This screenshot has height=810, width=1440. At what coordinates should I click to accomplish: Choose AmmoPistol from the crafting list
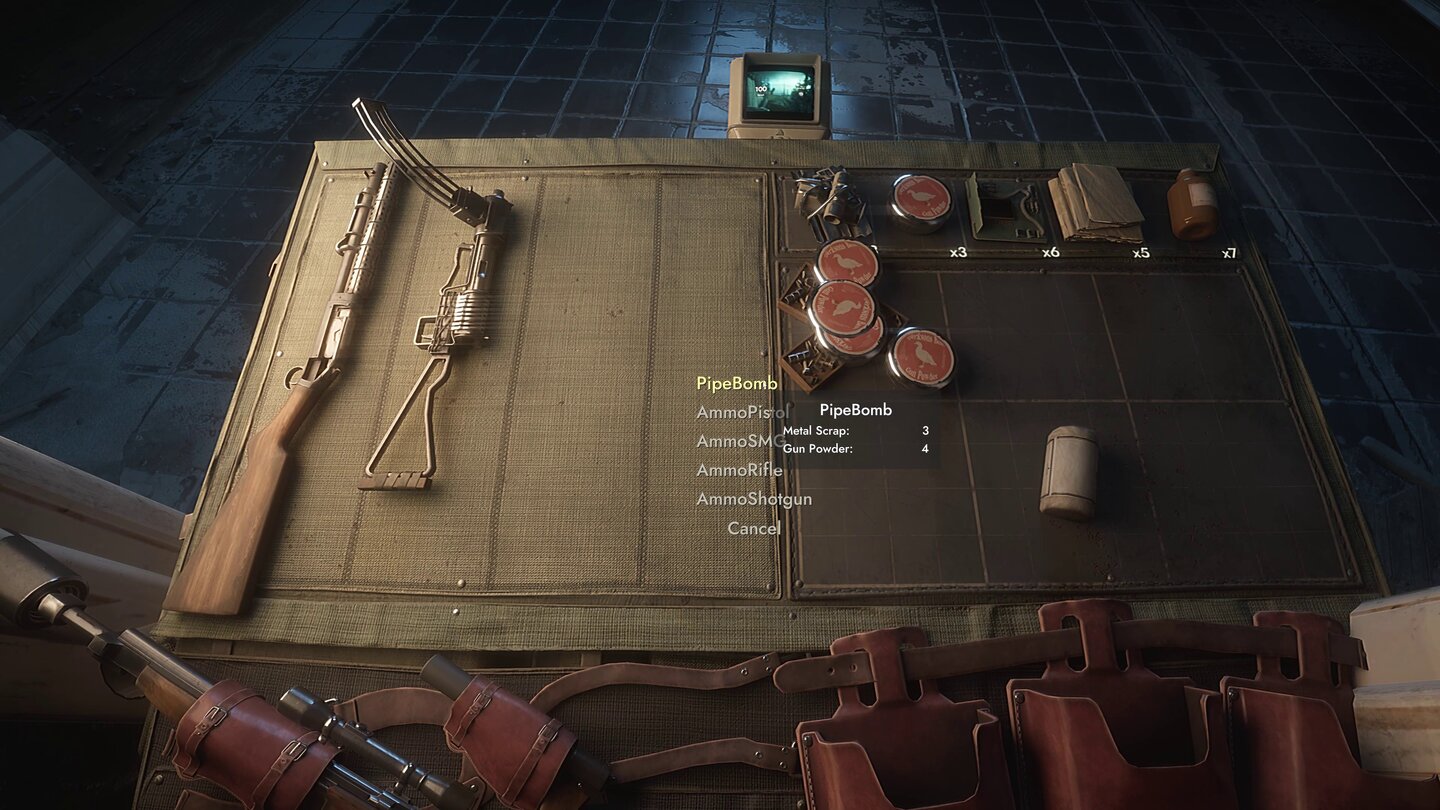[741, 412]
